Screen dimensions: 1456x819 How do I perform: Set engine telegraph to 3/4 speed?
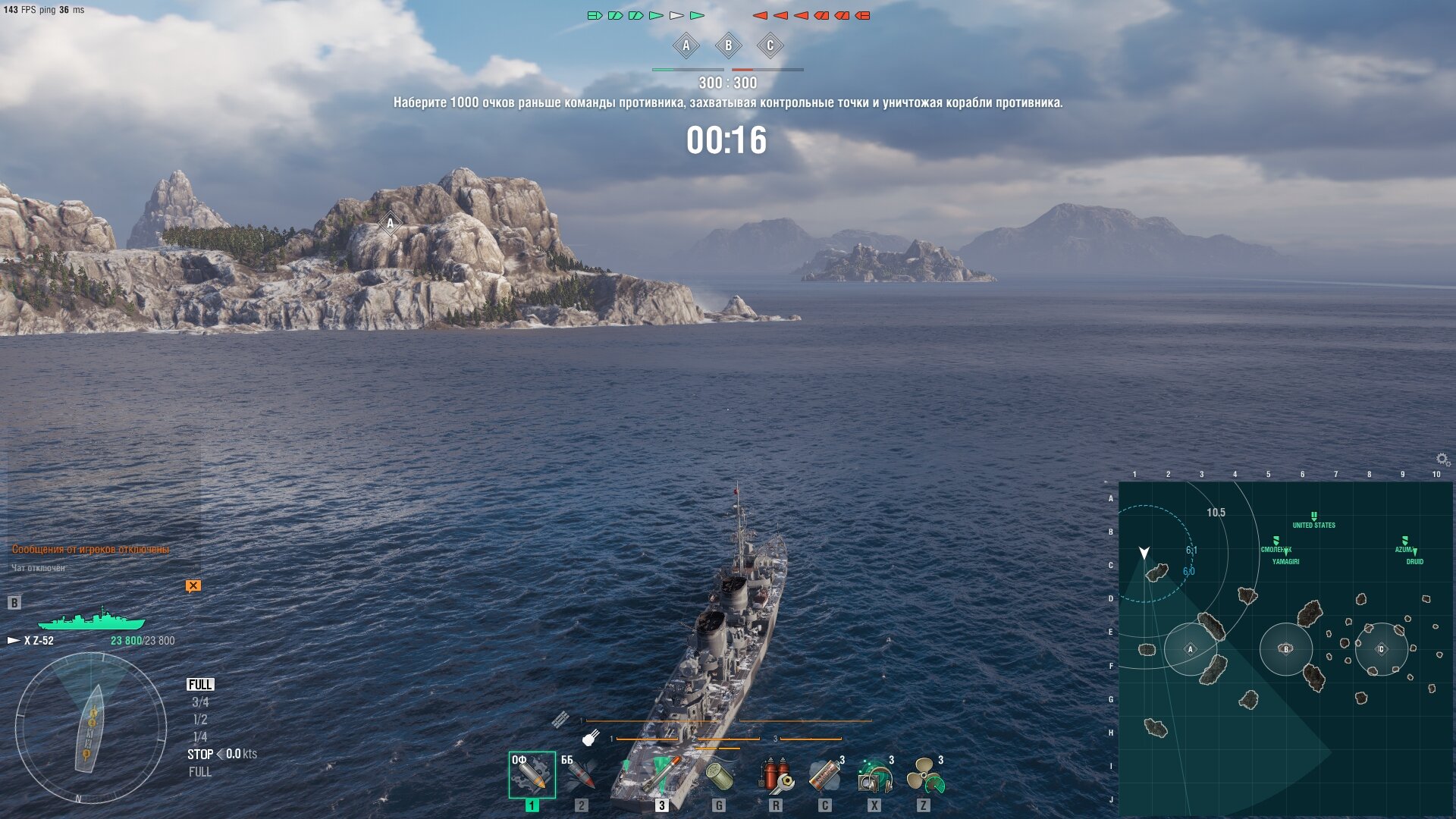click(200, 702)
